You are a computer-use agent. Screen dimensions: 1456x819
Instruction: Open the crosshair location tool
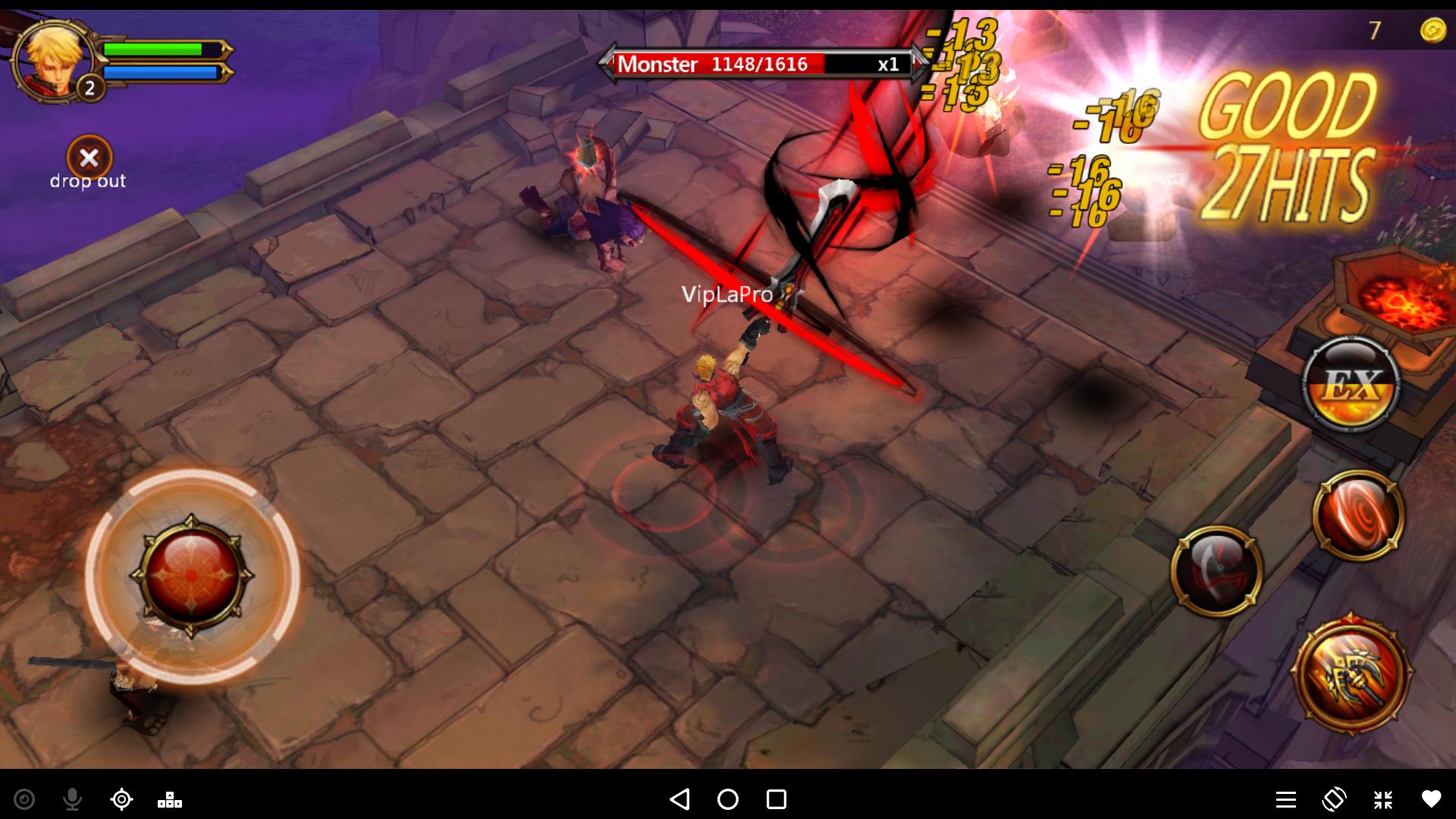(x=121, y=799)
